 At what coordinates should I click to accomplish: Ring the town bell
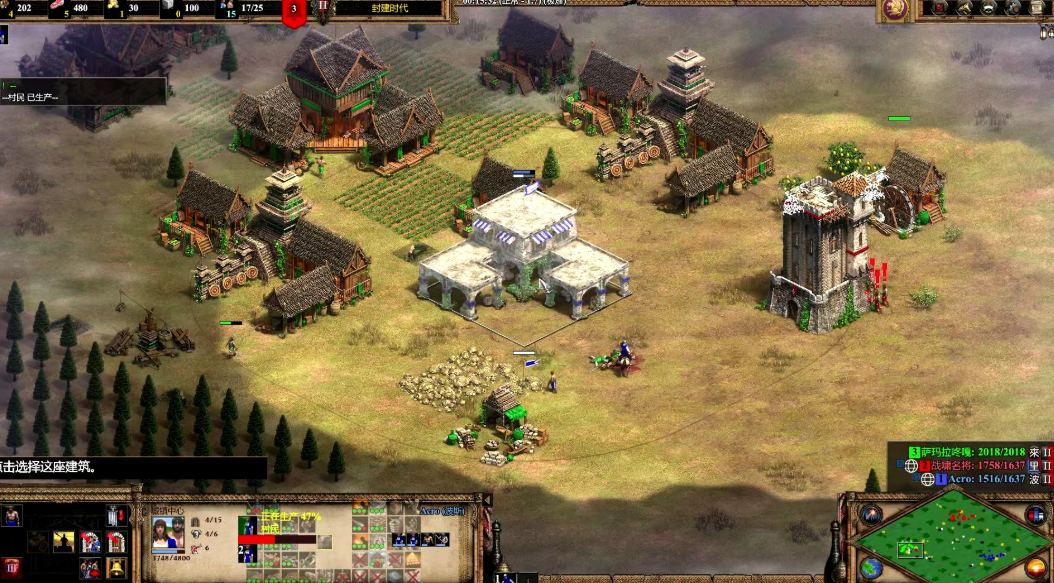(x=116, y=568)
